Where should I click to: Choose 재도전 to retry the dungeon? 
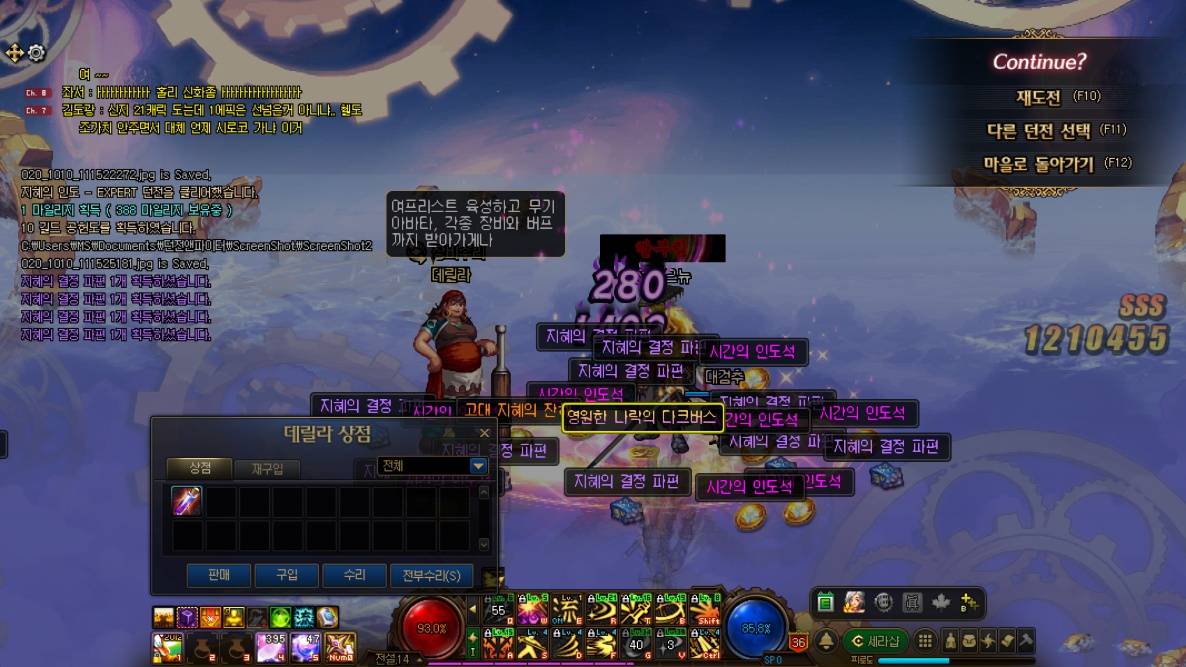(1038, 97)
